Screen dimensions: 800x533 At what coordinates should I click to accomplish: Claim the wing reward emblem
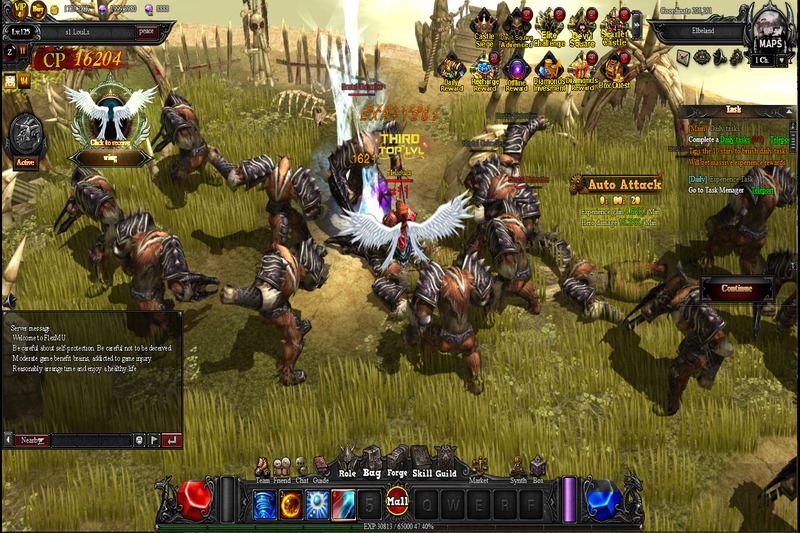[110, 120]
